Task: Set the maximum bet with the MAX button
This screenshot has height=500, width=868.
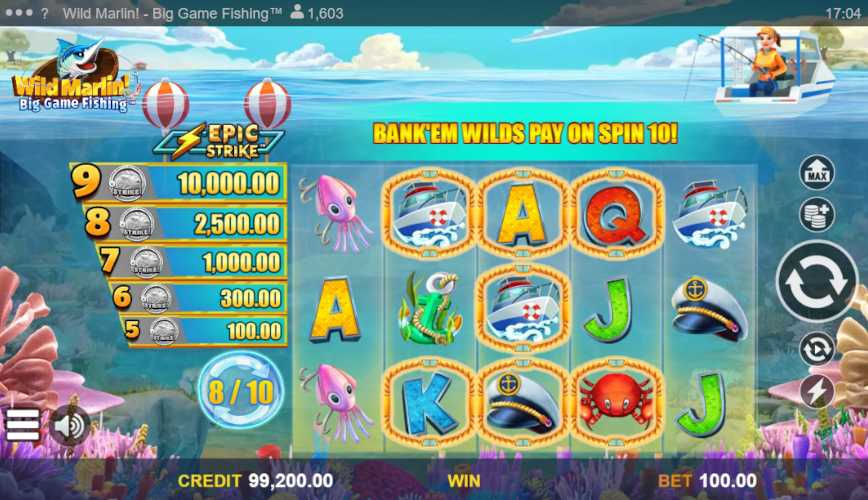Action: click(x=817, y=172)
